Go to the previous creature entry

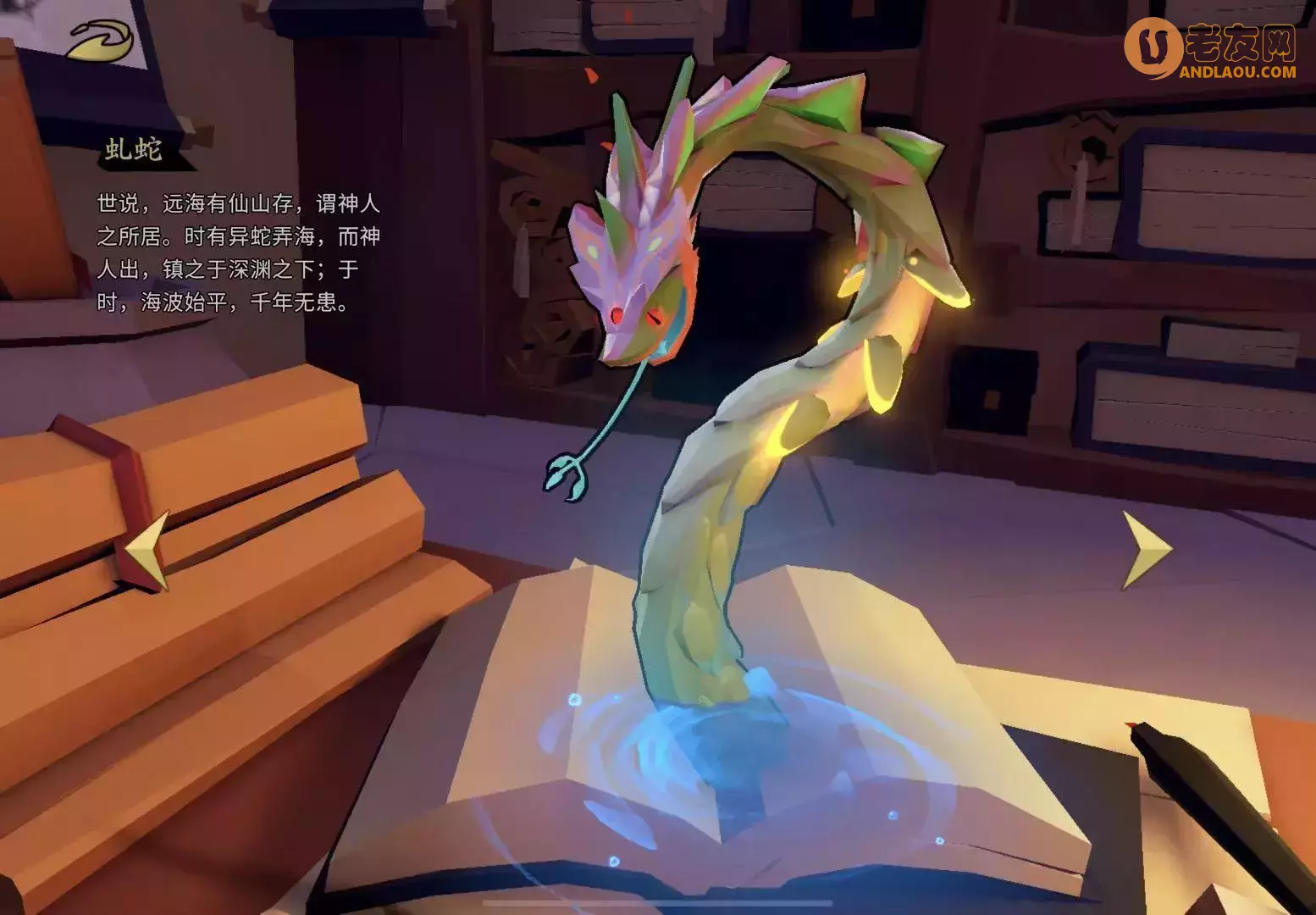pyautogui.click(x=149, y=551)
